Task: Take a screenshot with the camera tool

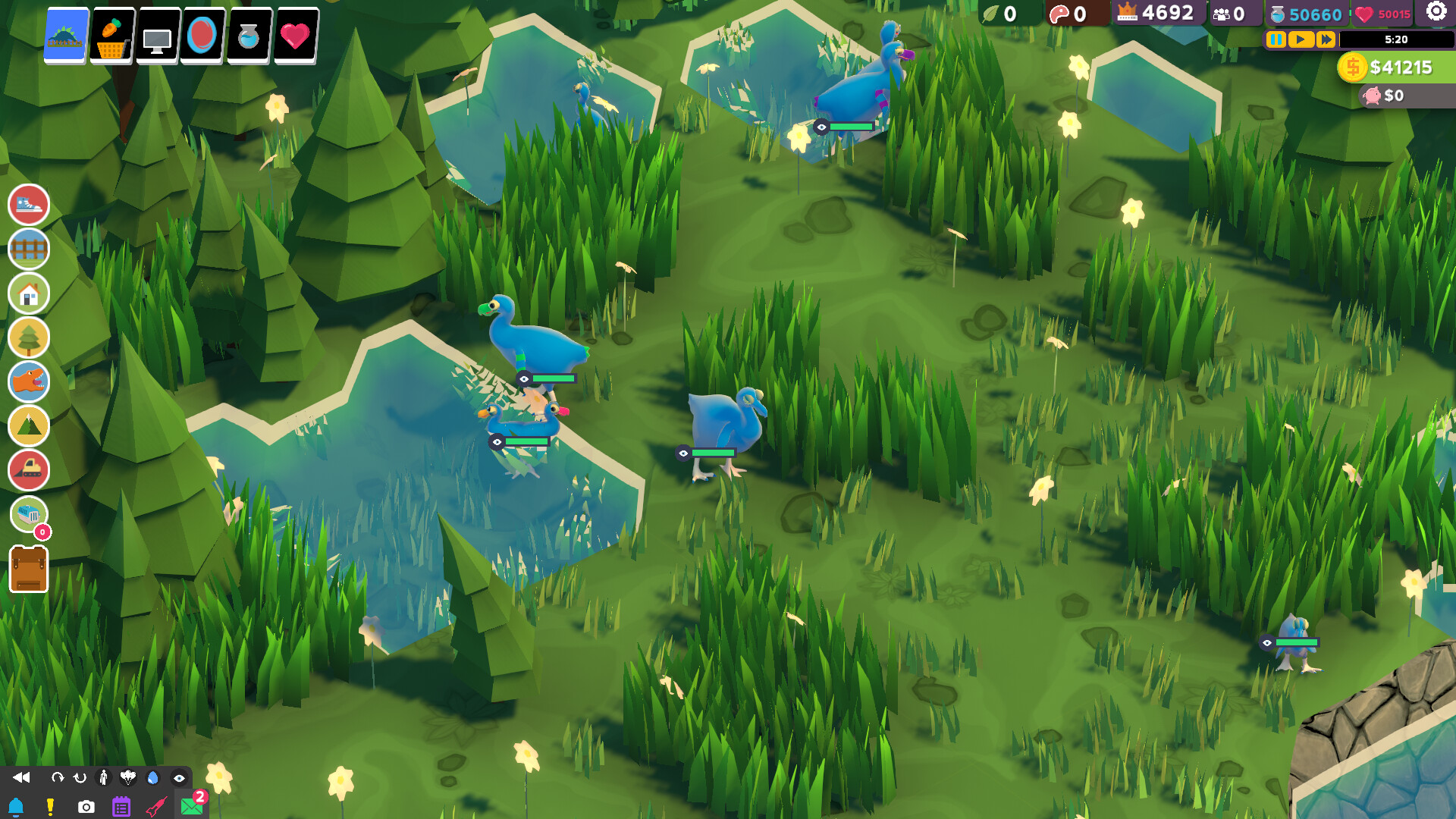Action: [x=89, y=805]
